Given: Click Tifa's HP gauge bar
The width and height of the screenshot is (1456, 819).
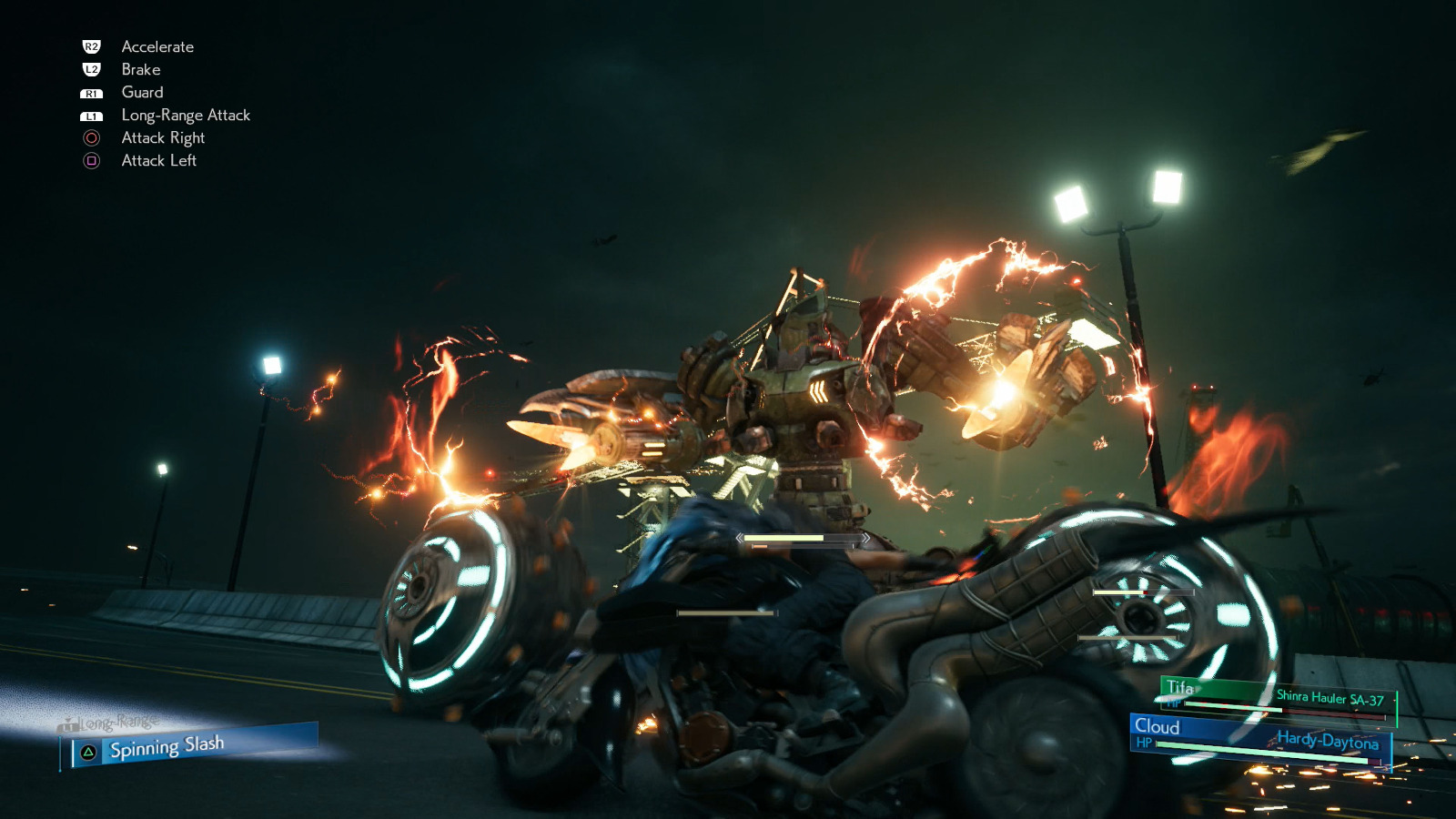Looking at the screenshot, I should 1233,707.
